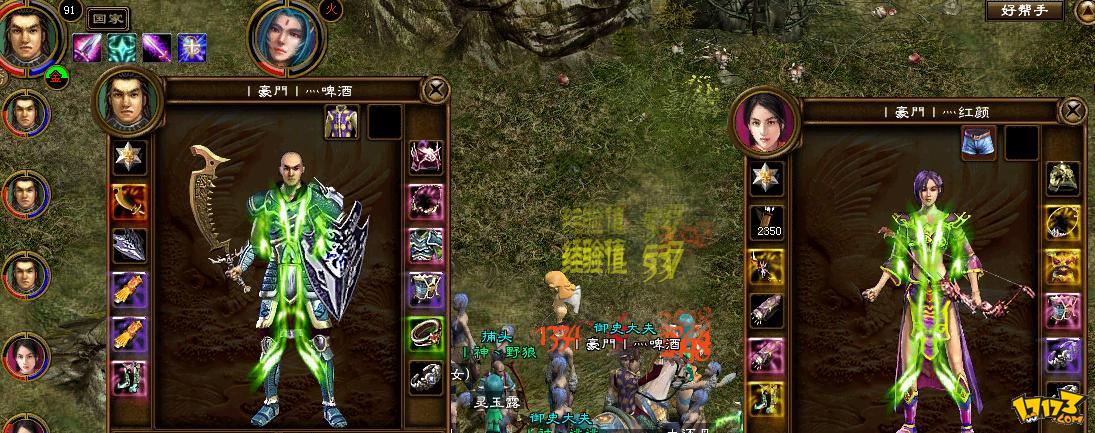Close the 啤酒 character equipment panel
Image resolution: width=1095 pixels, height=433 pixels.
(x=436, y=90)
